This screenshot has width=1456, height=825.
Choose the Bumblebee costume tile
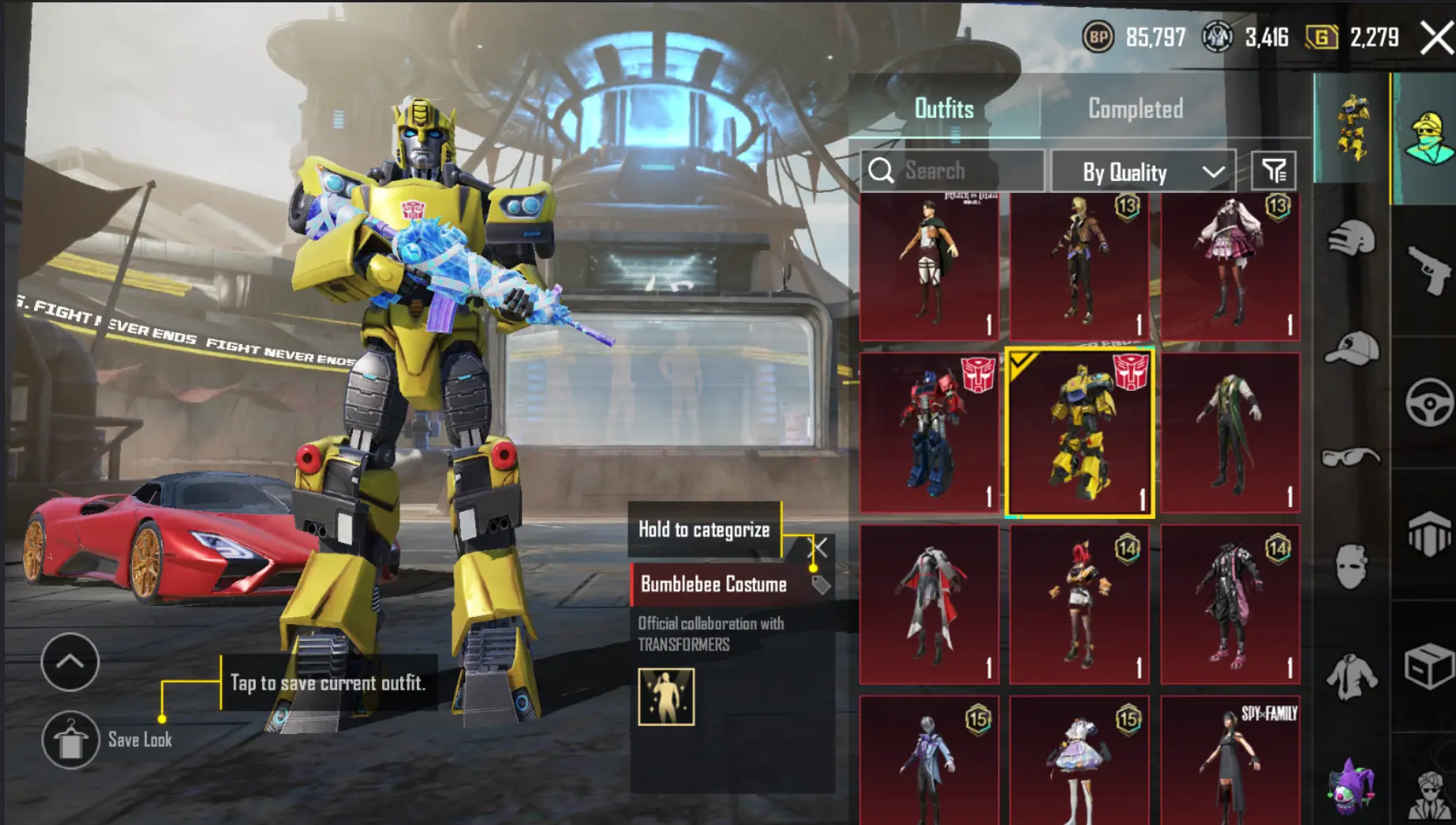1079,432
